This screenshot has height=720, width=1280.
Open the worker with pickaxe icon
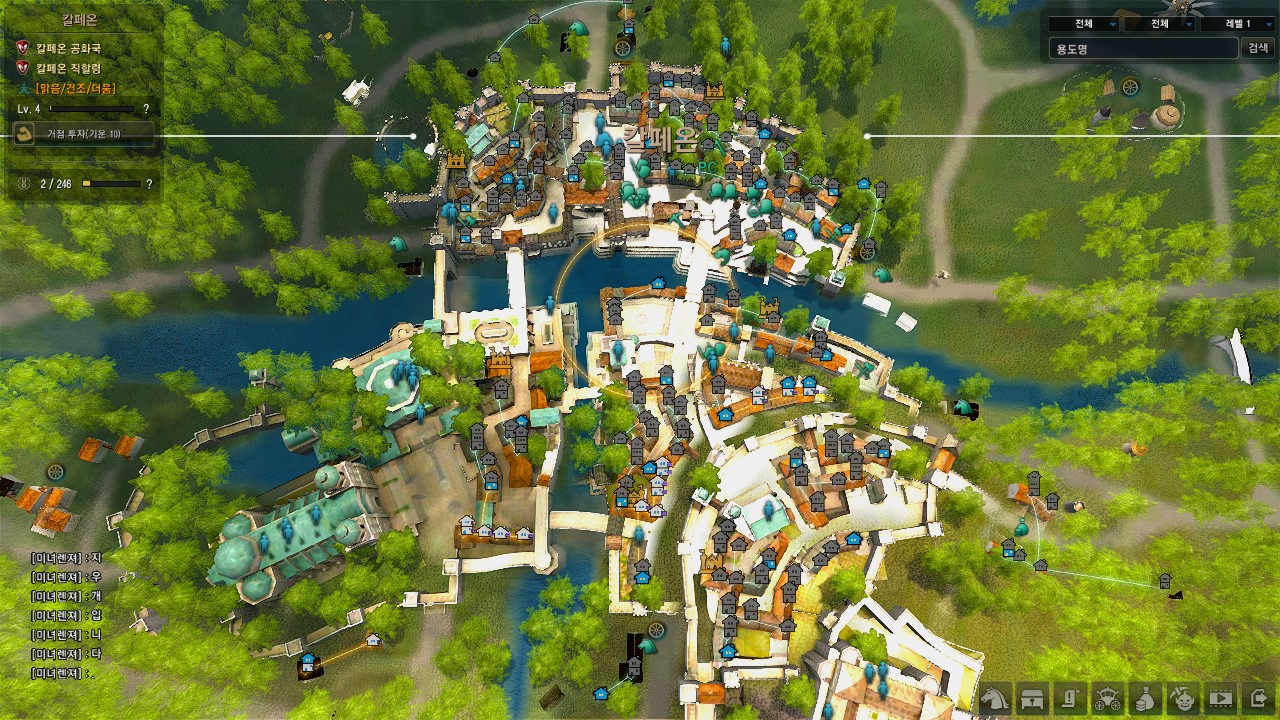1183,696
